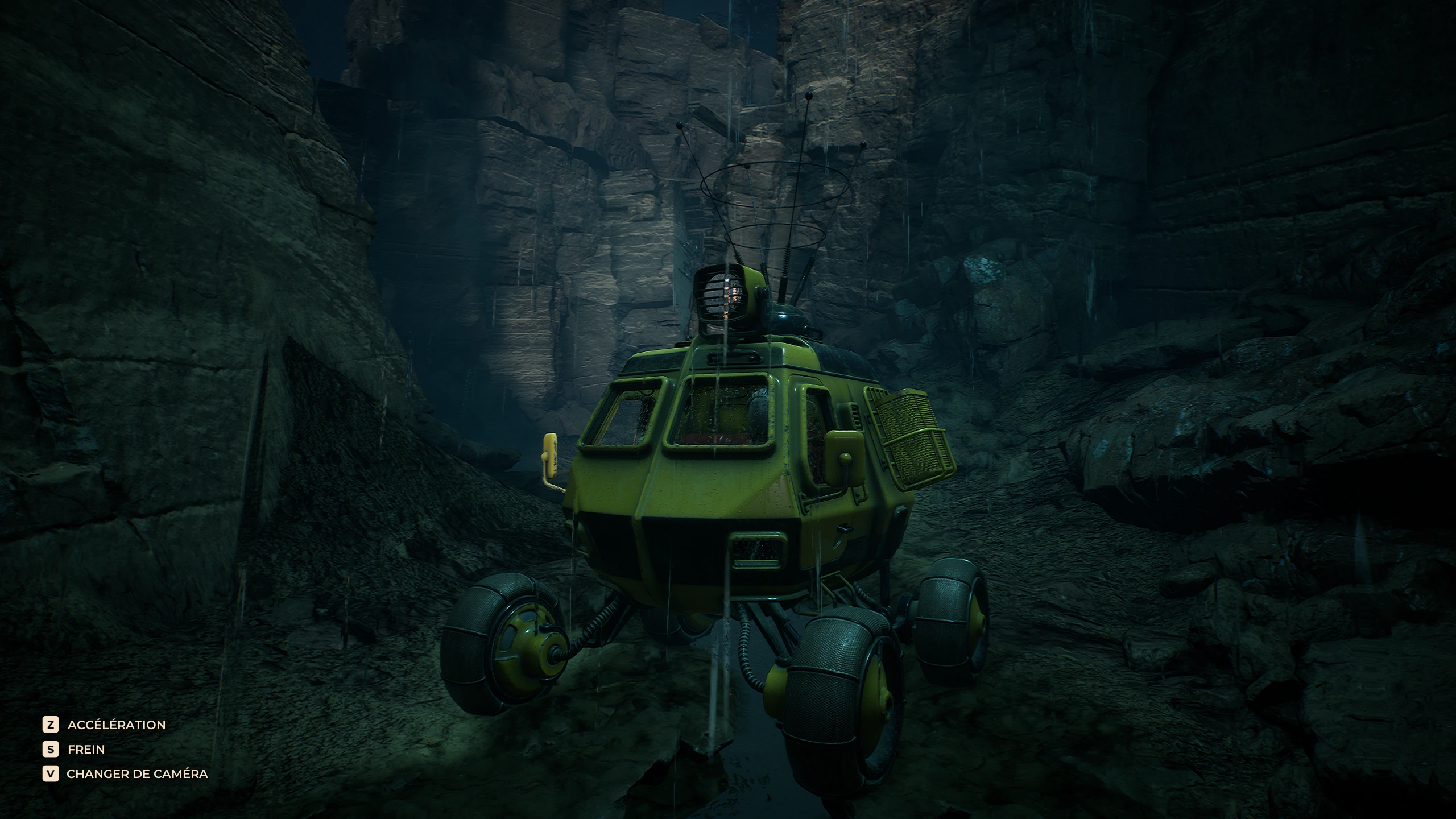Expand the left antenna mast tip
The image size is (1456, 819).
679,124
